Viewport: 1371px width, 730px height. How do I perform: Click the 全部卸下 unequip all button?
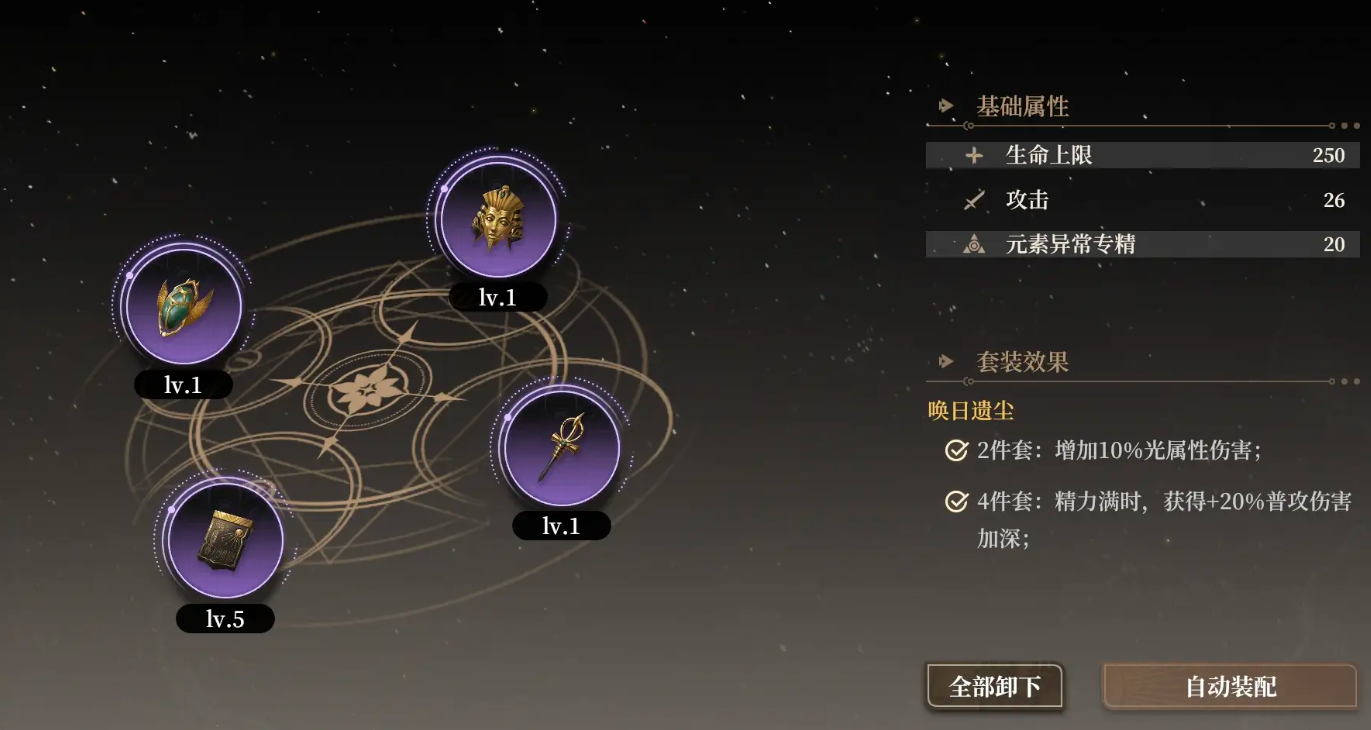(994, 687)
